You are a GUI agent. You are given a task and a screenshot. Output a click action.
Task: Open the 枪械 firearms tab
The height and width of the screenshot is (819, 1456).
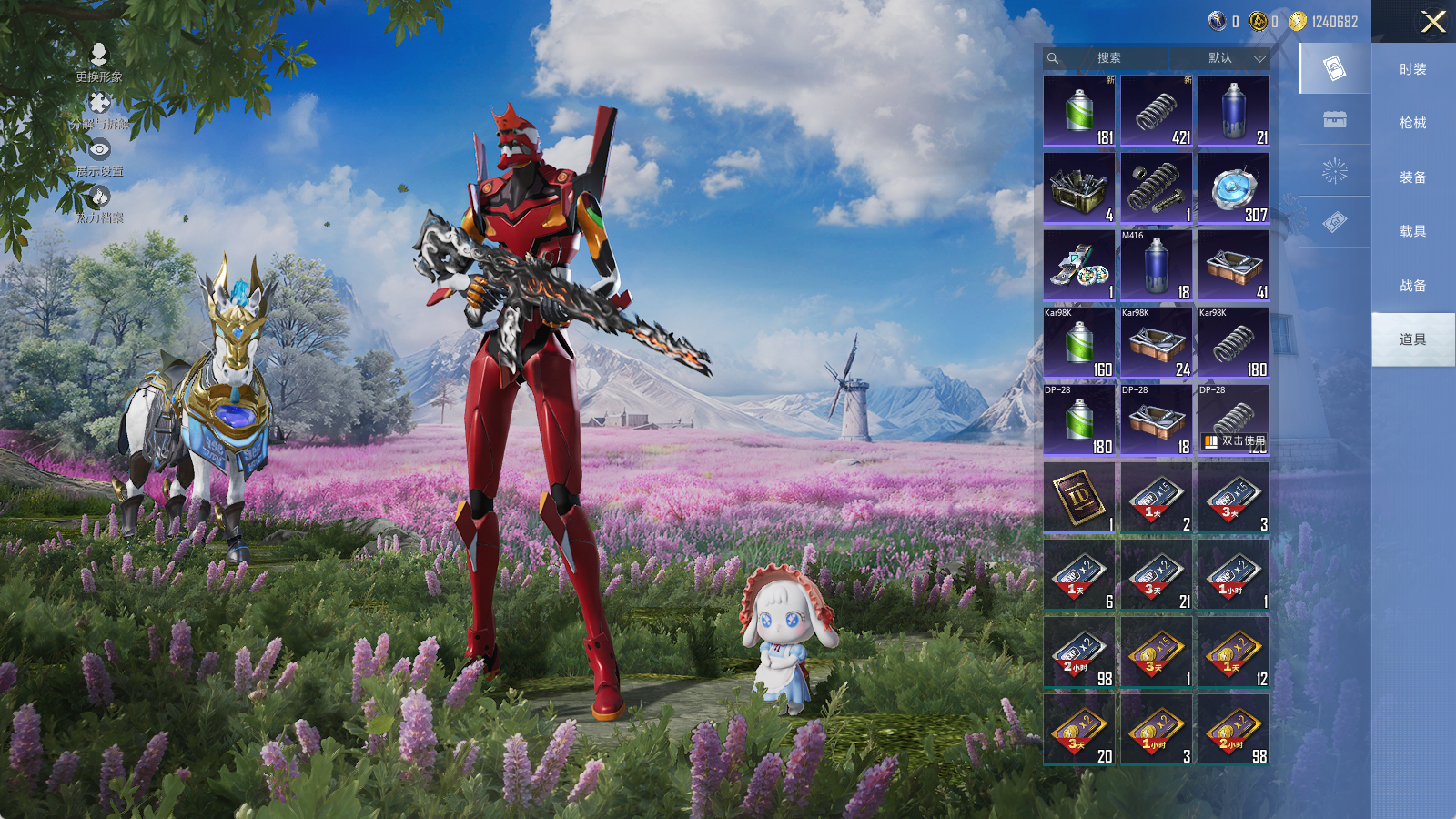click(1412, 123)
